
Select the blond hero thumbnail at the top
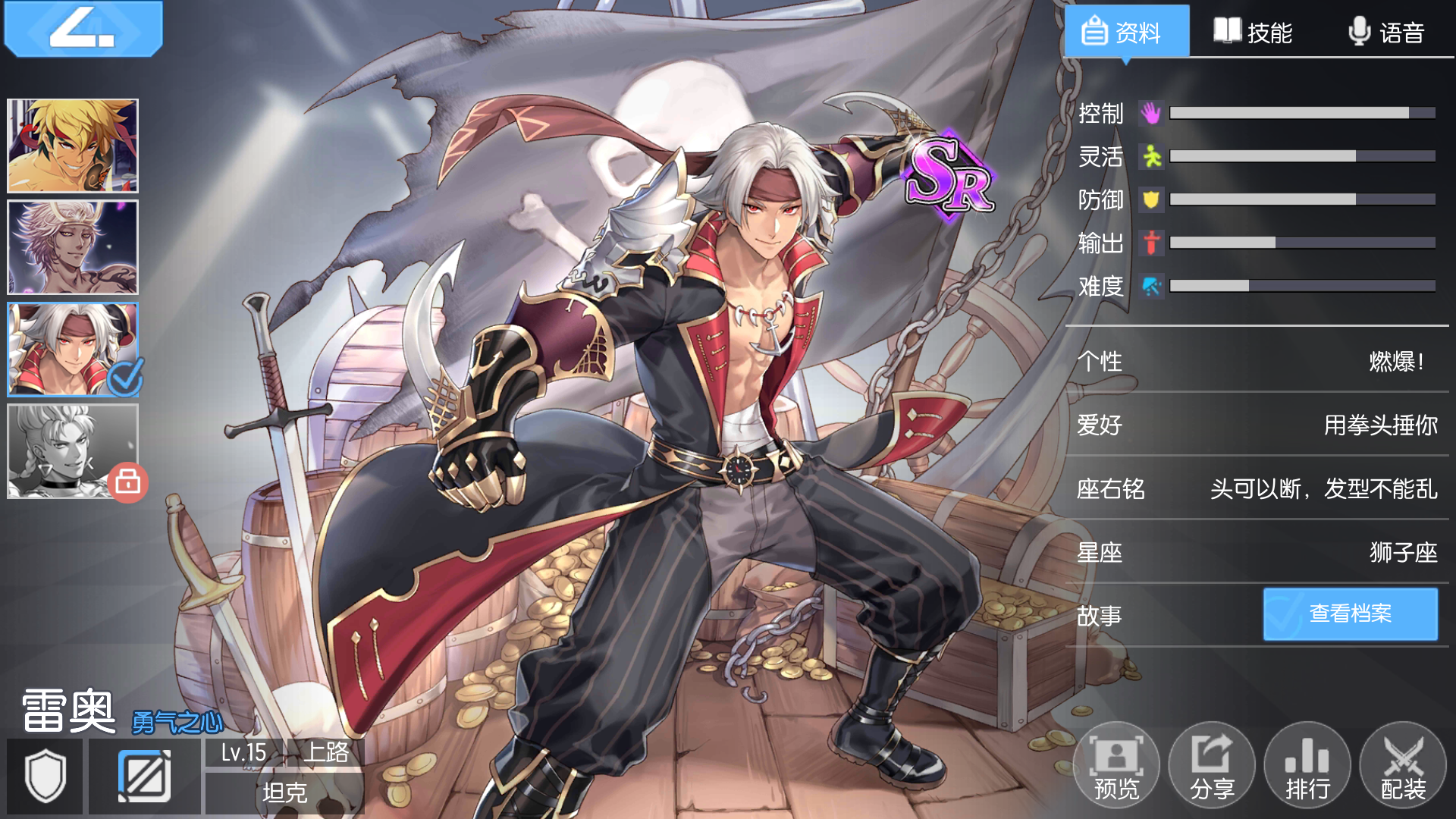(x=72, y=145)
